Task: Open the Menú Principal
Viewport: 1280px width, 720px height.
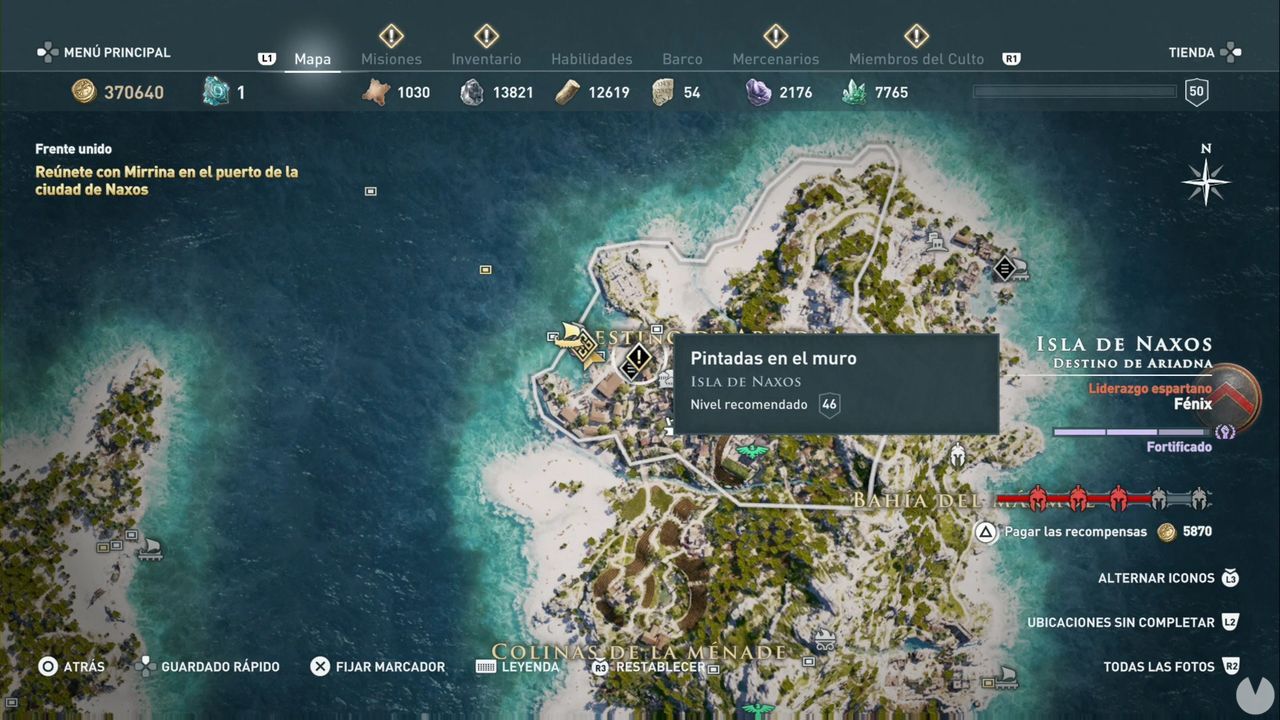Action: coord(104,52)
